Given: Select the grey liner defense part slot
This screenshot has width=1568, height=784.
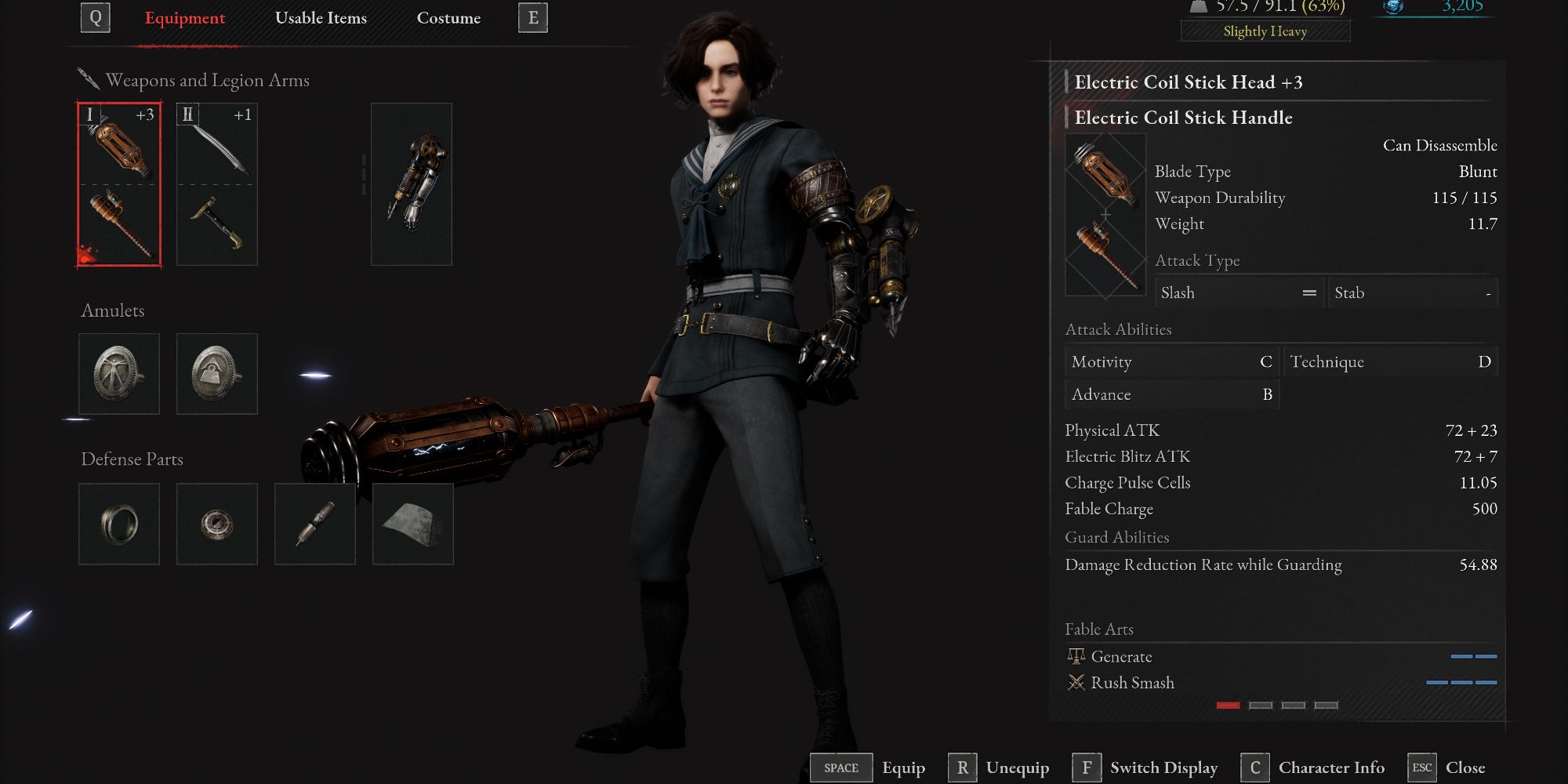Looking at the screenshot, I should point(413,524).
